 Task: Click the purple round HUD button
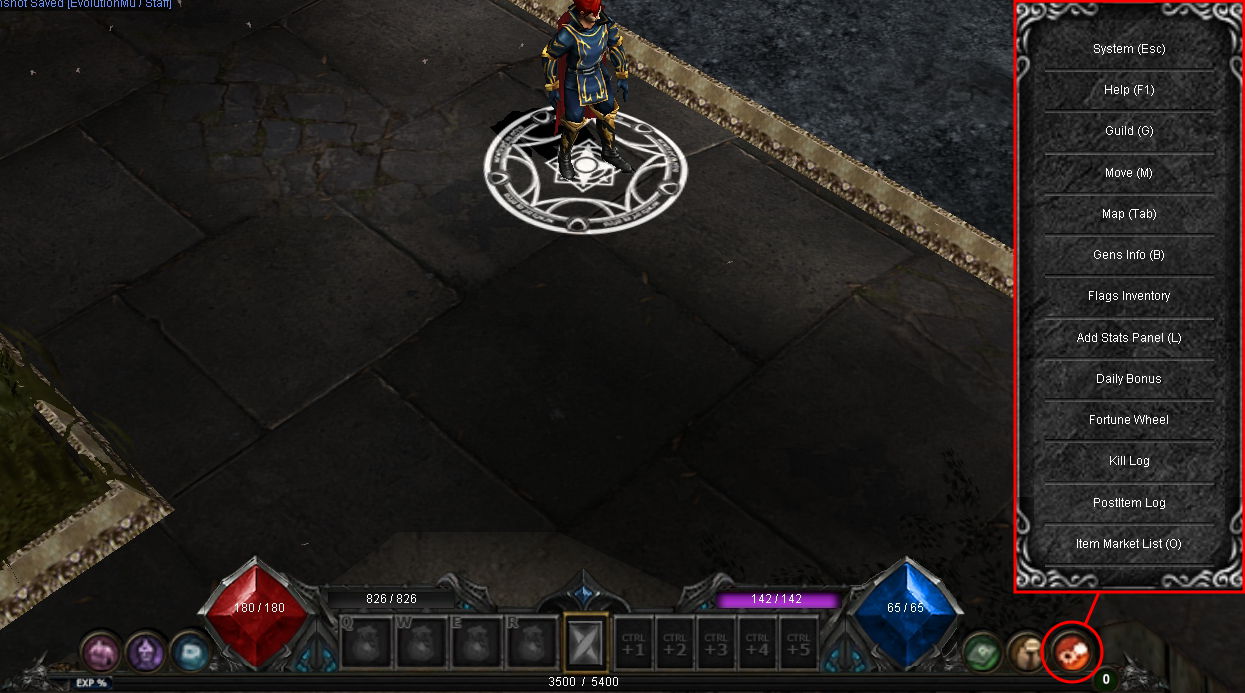[x=145, y=653]
